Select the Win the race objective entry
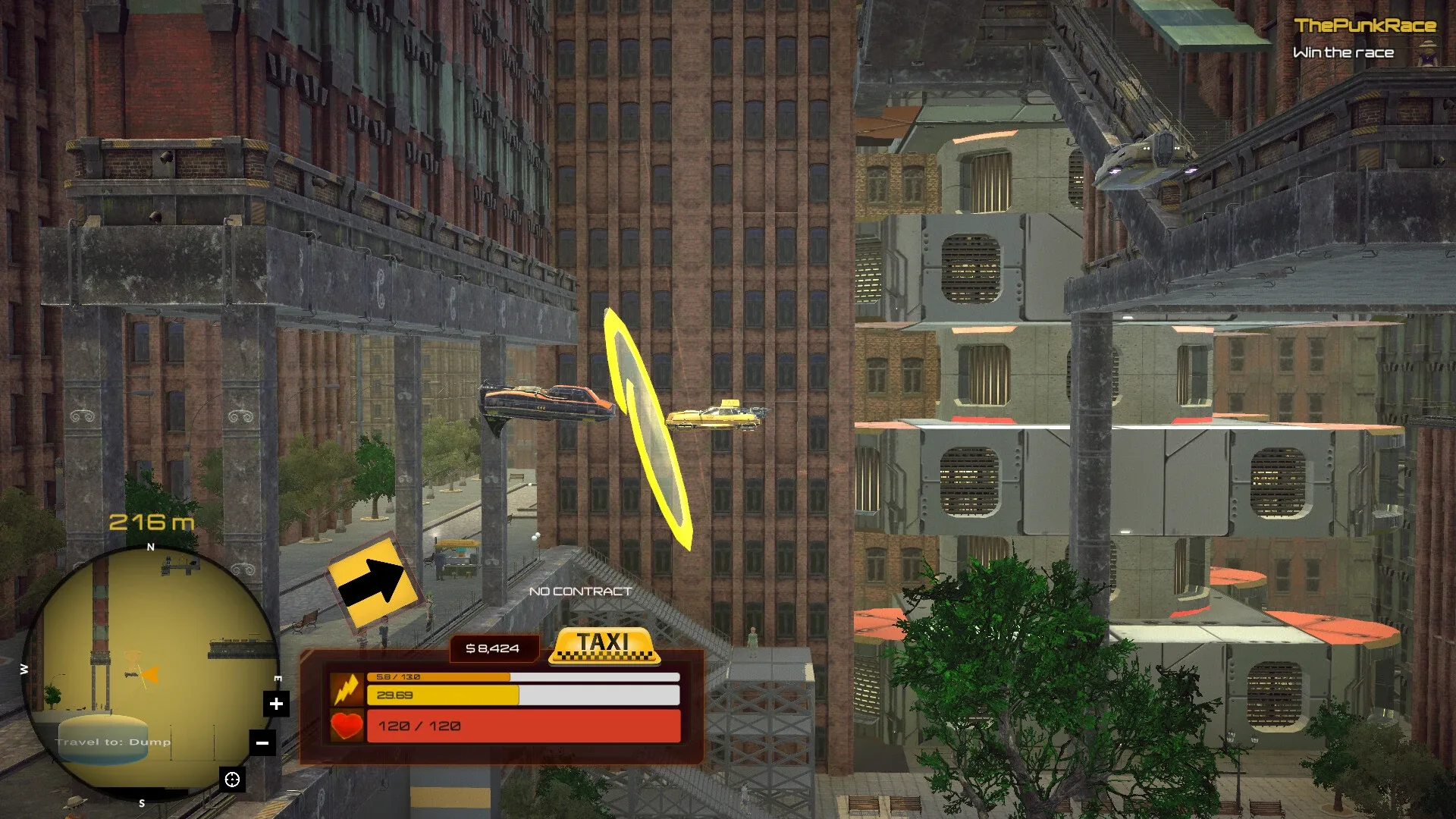The height and width of the screenshot is (819, 1456). coord(1344,52)
